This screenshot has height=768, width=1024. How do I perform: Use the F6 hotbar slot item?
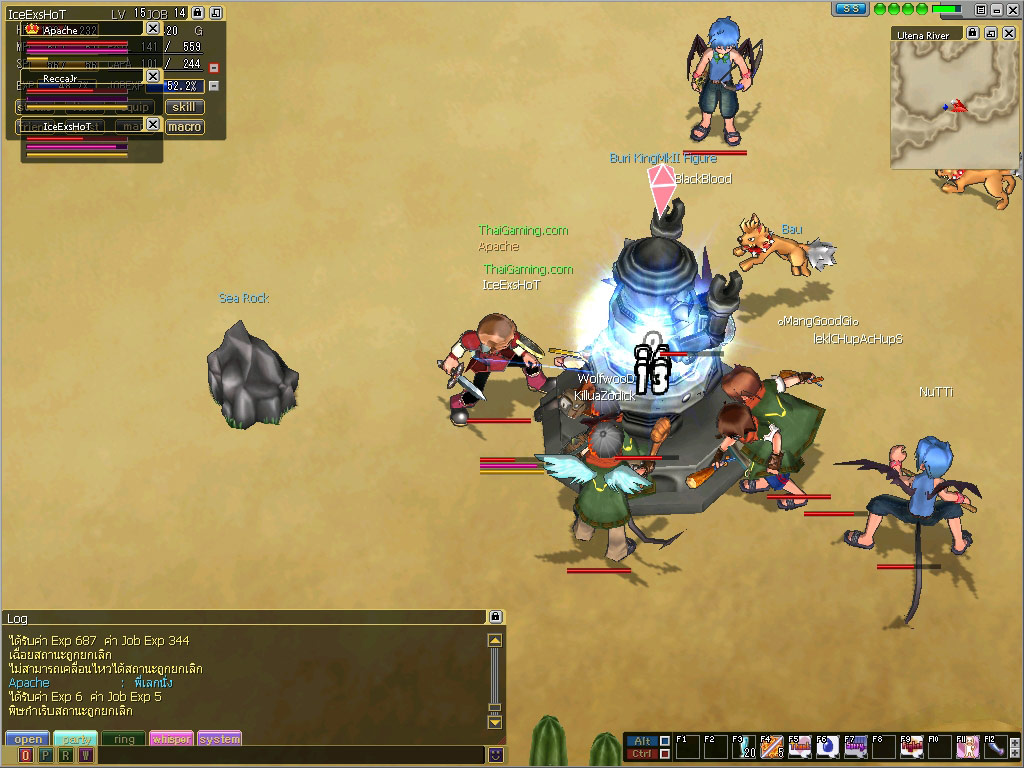point(827,746)
